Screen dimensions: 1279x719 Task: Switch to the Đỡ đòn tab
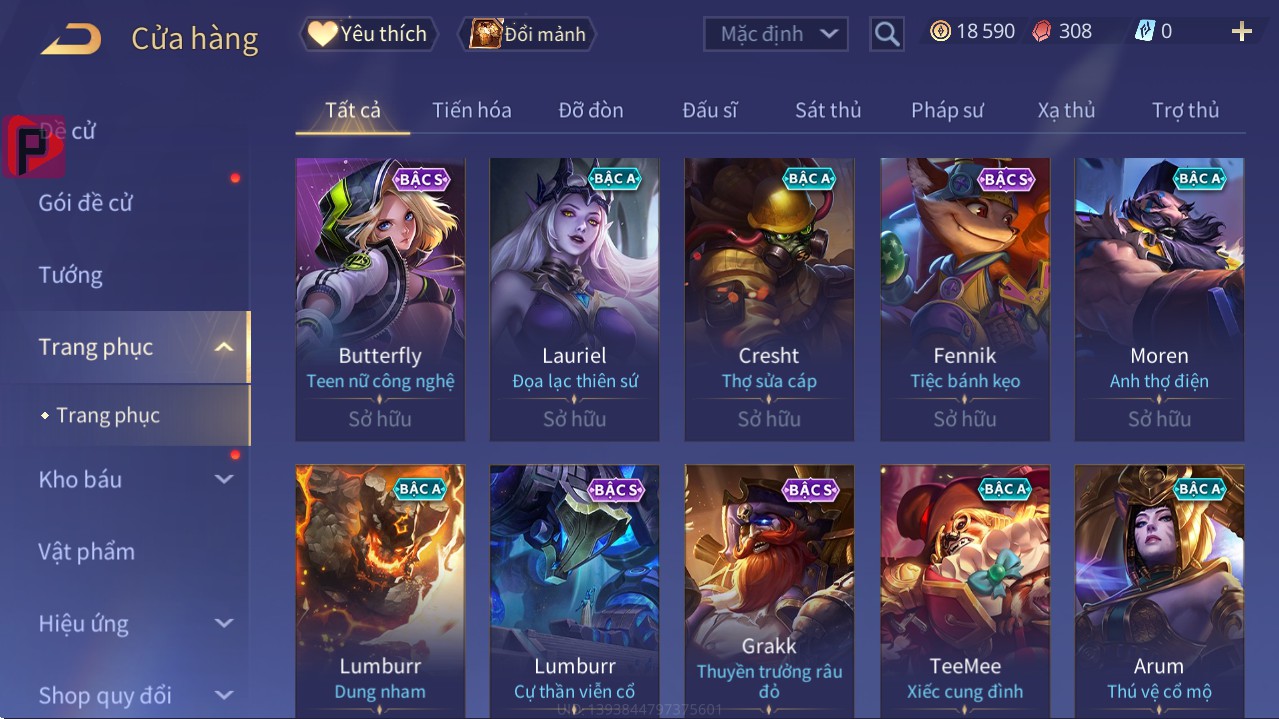590,110
